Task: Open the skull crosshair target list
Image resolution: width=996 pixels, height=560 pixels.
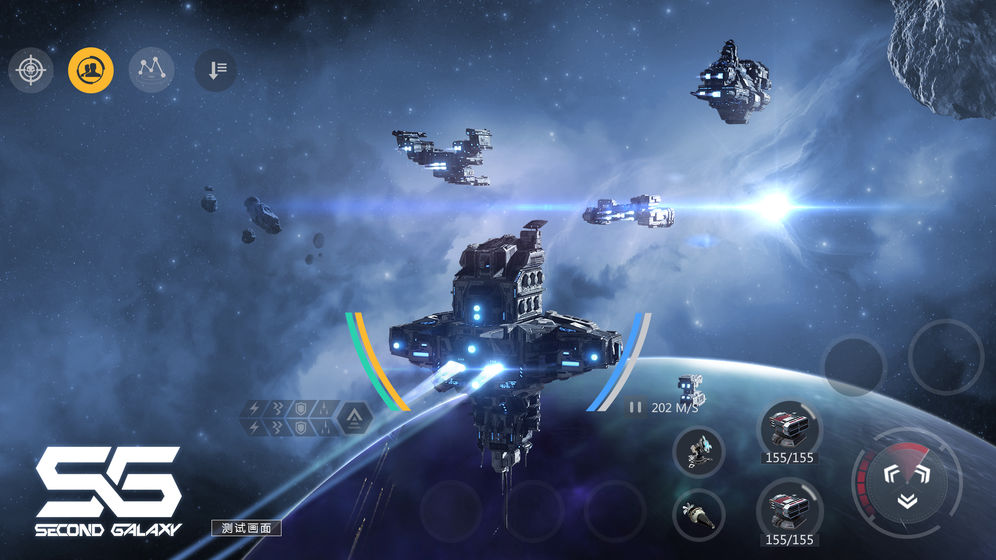Action: (31, 70)
